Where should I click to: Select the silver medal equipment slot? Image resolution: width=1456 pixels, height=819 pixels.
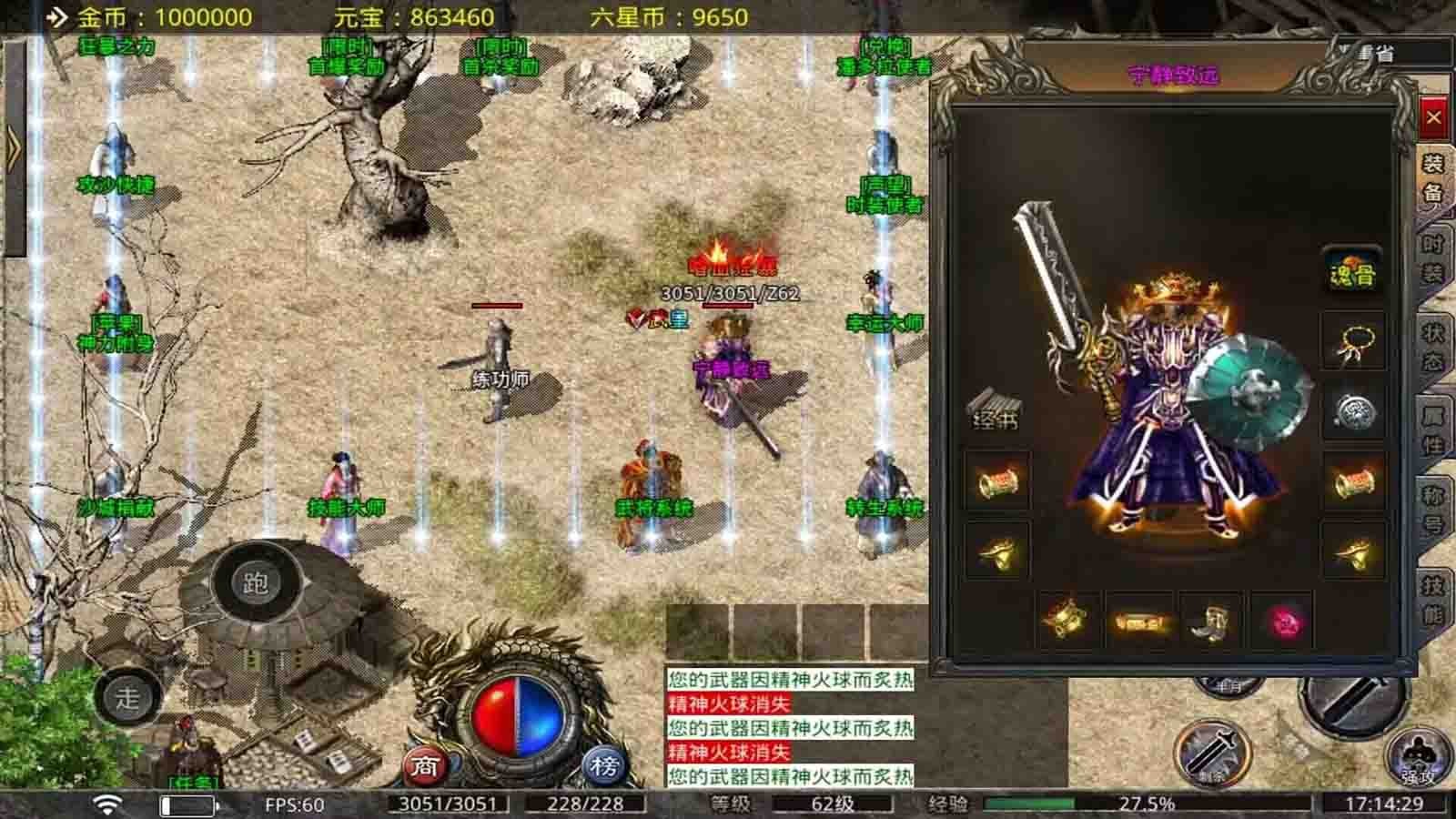click(x=1353, y=412)
